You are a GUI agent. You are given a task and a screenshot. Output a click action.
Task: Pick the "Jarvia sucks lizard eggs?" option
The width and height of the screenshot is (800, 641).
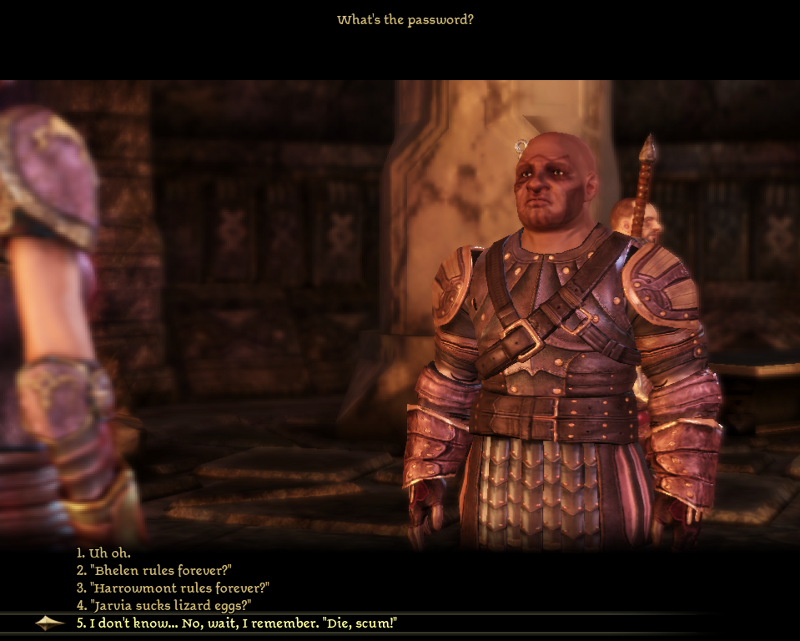tap(163, 605)
